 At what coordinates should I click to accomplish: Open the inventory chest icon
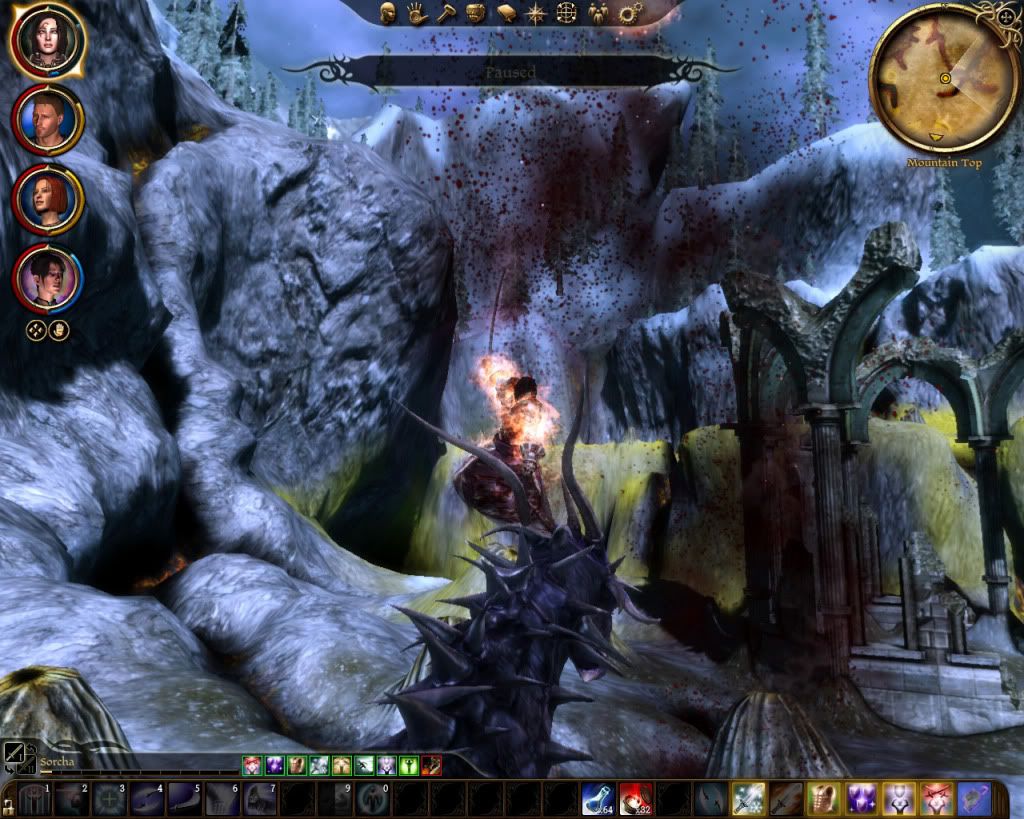point(476,13)
